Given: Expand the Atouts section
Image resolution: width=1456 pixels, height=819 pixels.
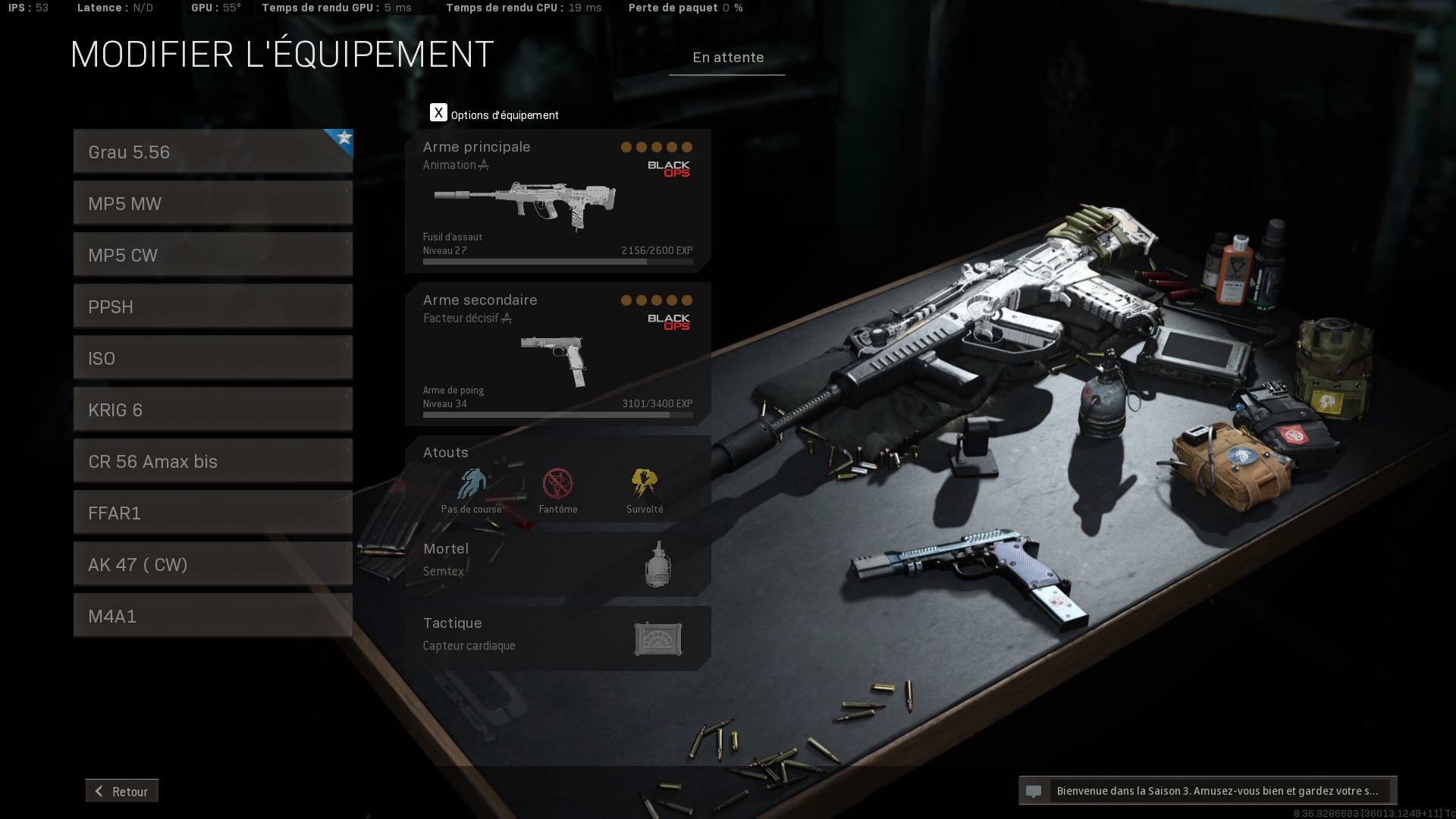Looking at the screenshot, I should tap(445, 452).
